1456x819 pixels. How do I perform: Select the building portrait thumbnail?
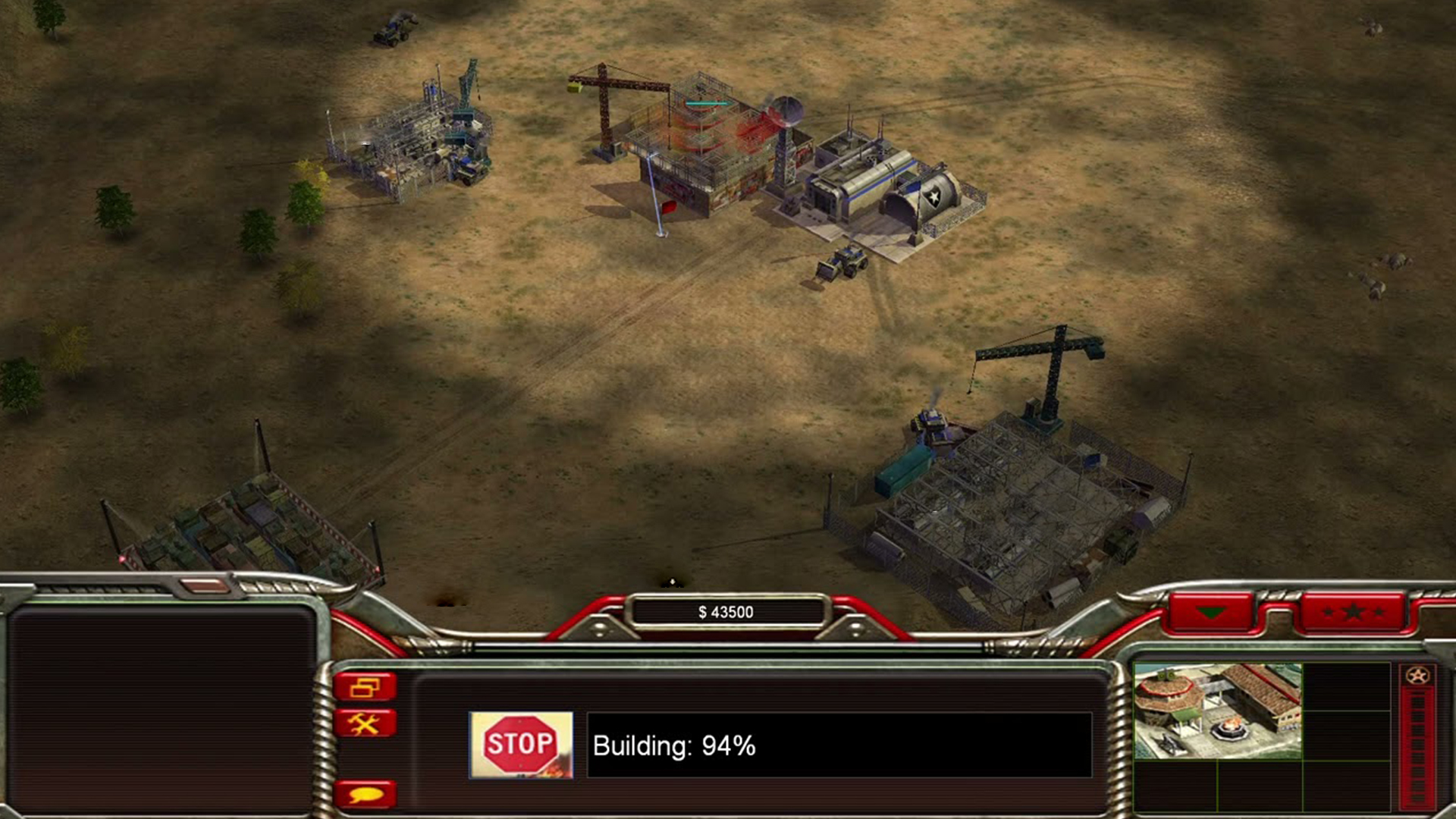pyautogui.click(x=1217, y=711)
